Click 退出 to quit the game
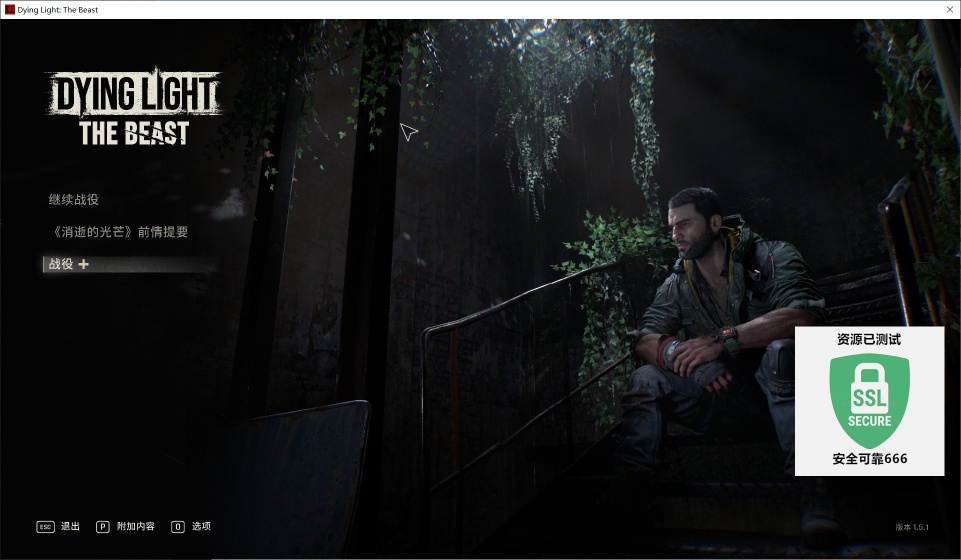961x560 pixels. pyautogui.click(x=70, y=526)
